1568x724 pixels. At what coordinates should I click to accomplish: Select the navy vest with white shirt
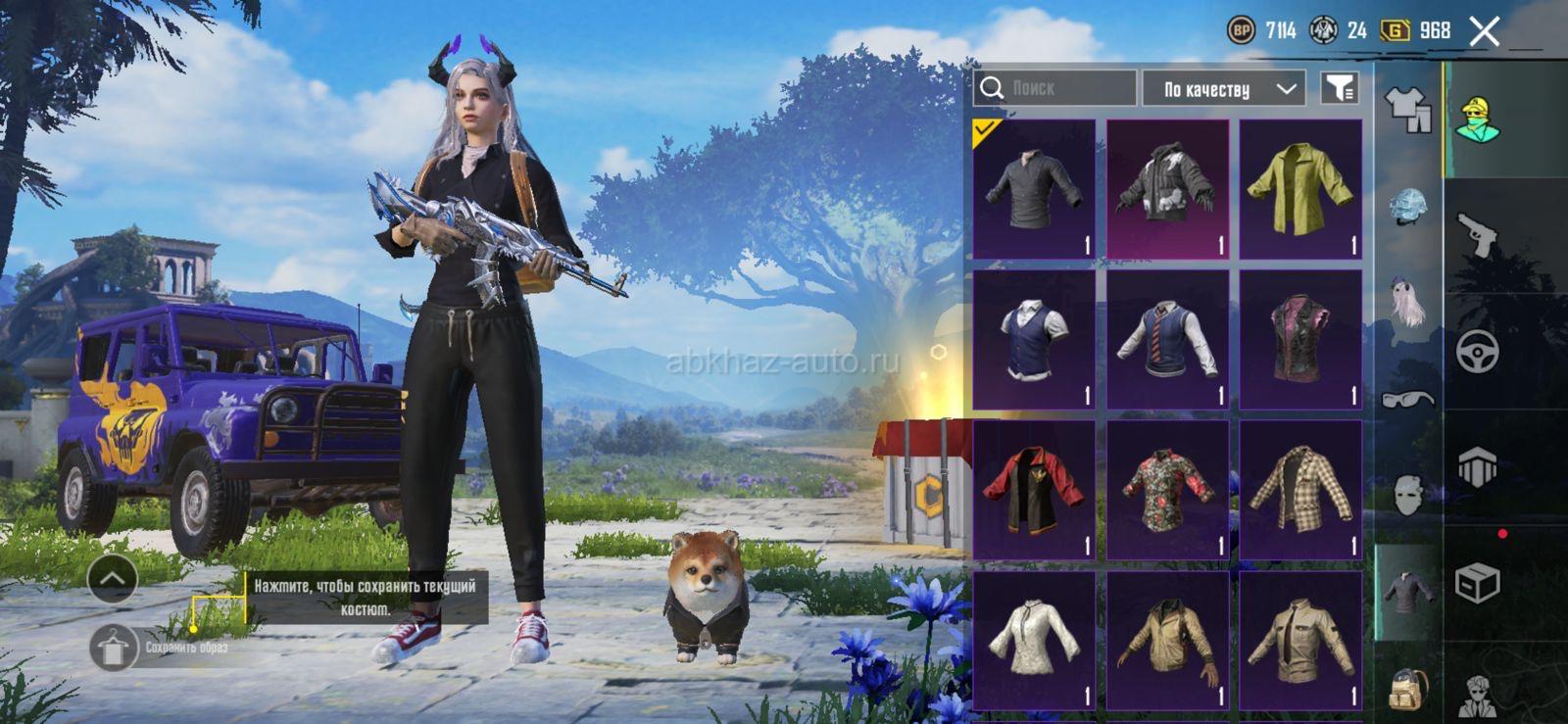coord(1034,339)
